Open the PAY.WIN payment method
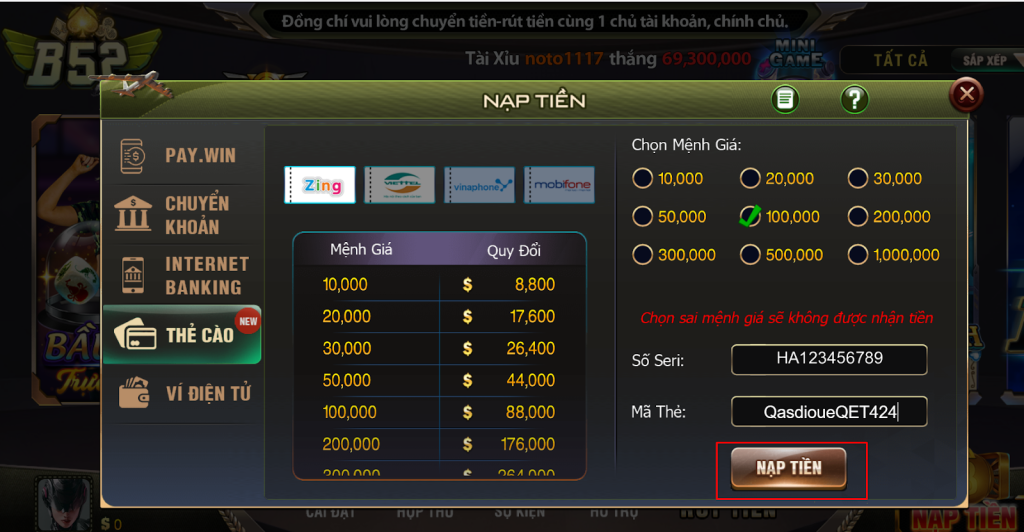The width and height of the screenshot is (1024, 532). (182, 155)
